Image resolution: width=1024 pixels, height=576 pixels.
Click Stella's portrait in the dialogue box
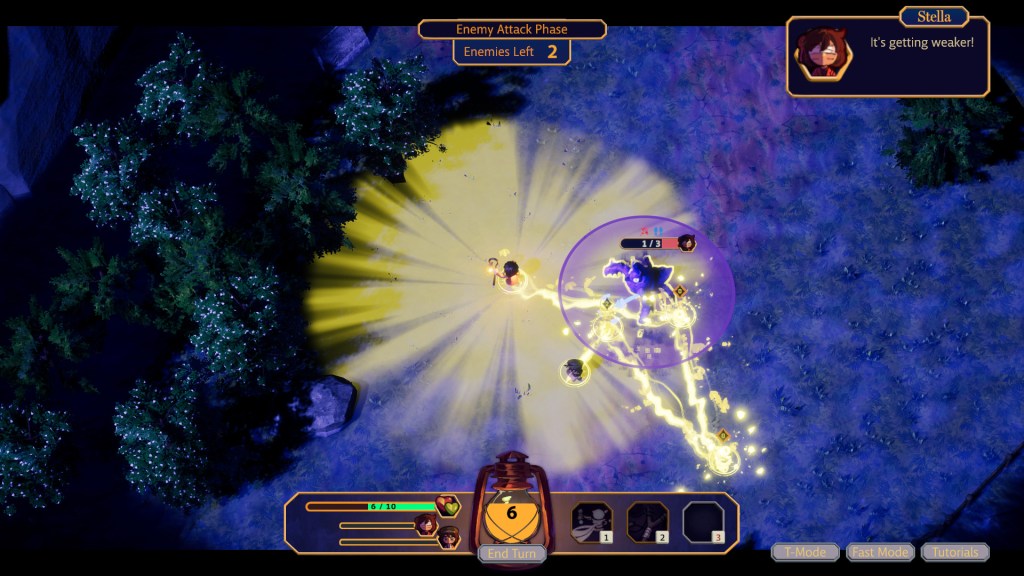coord(823,54)
